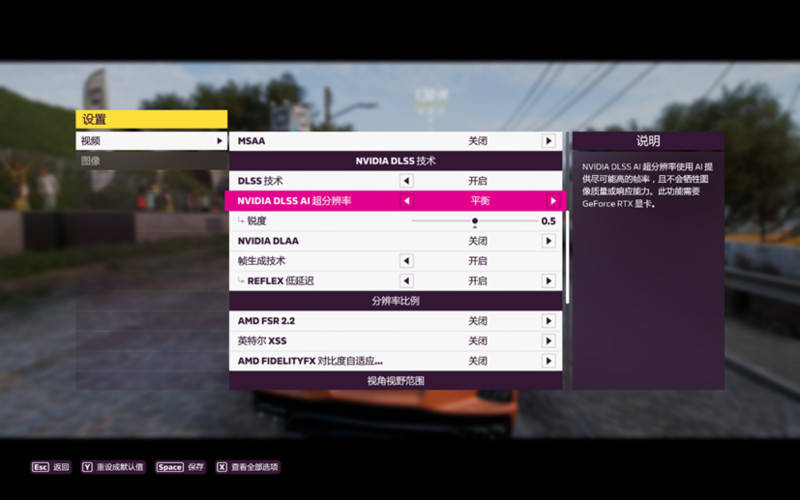Click 保存 to save settings
This screenshot has width=800, height=500.
coord(182,467)
